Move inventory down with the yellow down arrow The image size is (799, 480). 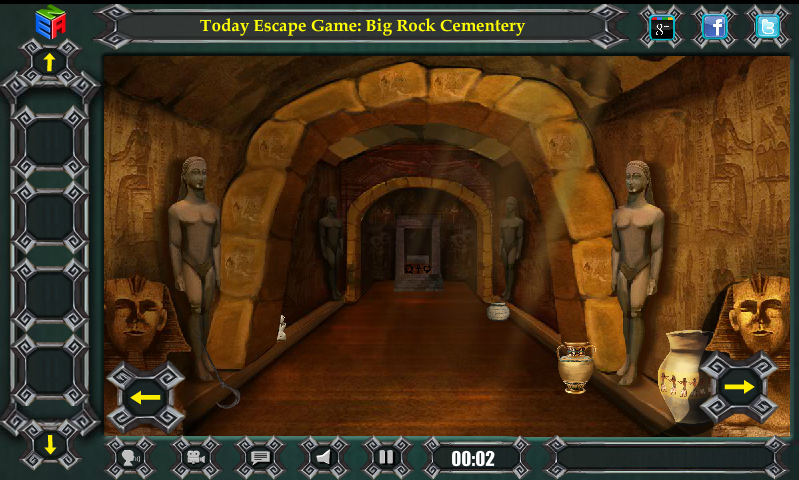pyautogui.click(x=49, y=443)
